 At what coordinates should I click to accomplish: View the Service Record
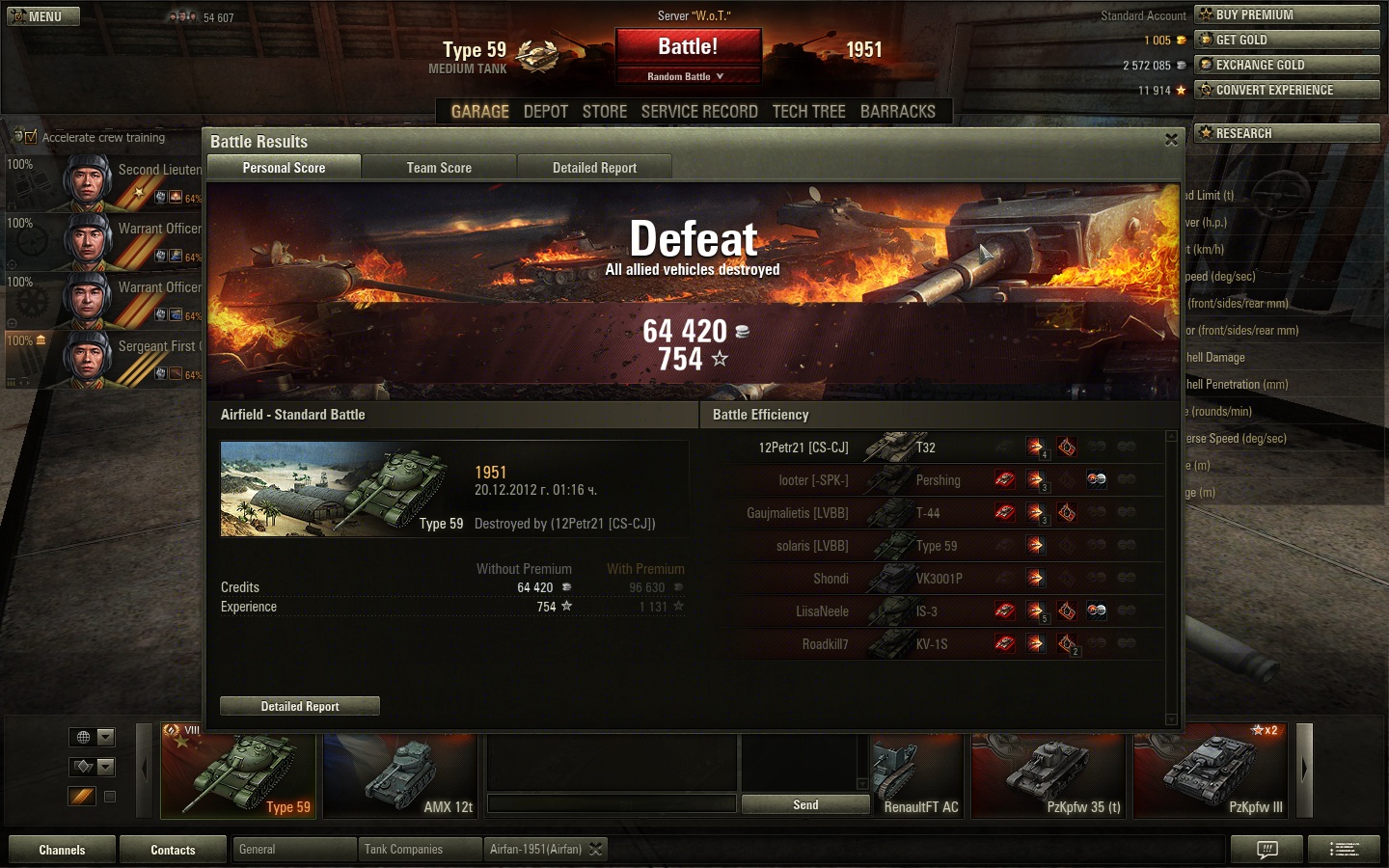tap(699, 112)
